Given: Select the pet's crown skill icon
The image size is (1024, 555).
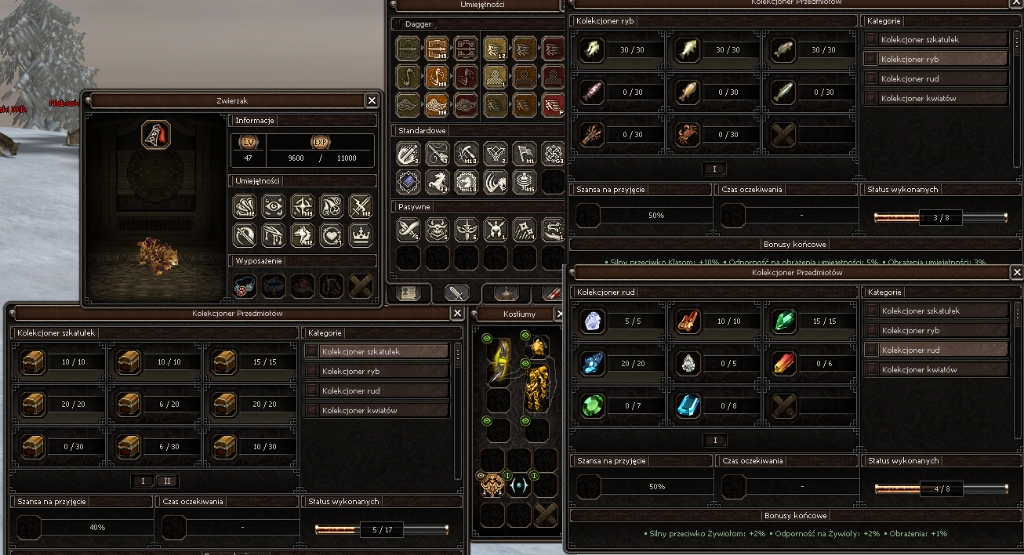Looking at the screenshot, I should pyautogui.click(x=359, y=235).
